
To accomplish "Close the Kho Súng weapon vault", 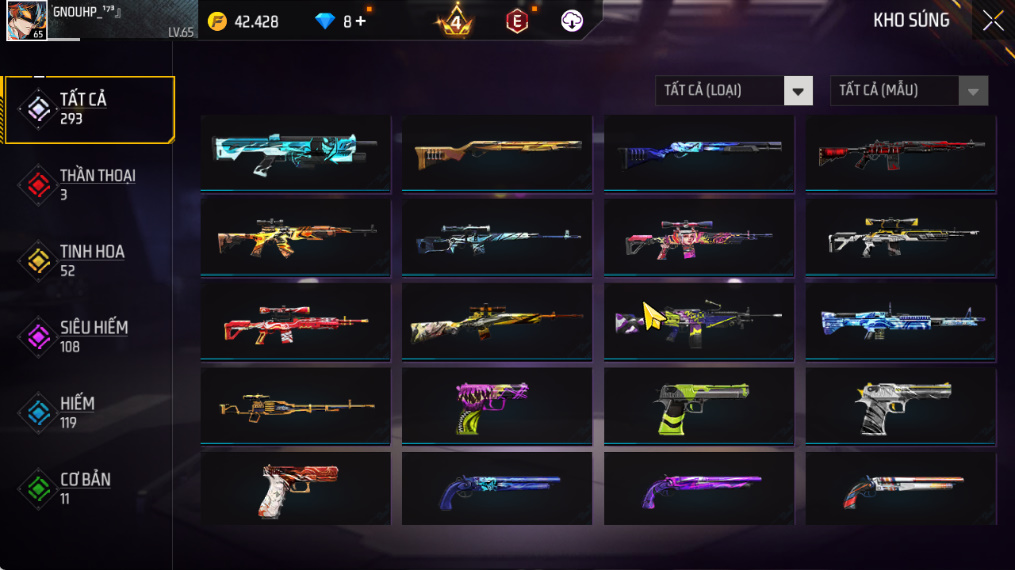I will coord(992,20).
